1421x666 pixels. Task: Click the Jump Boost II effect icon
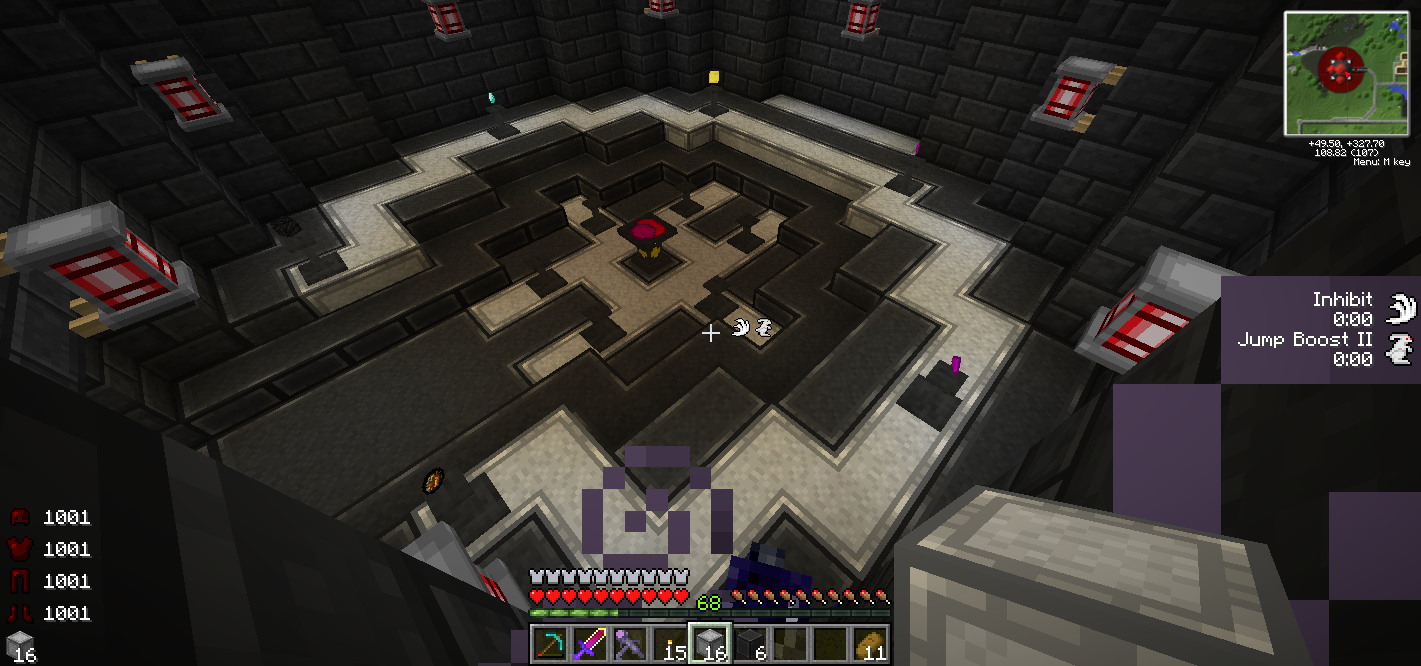pos(1402,348)
